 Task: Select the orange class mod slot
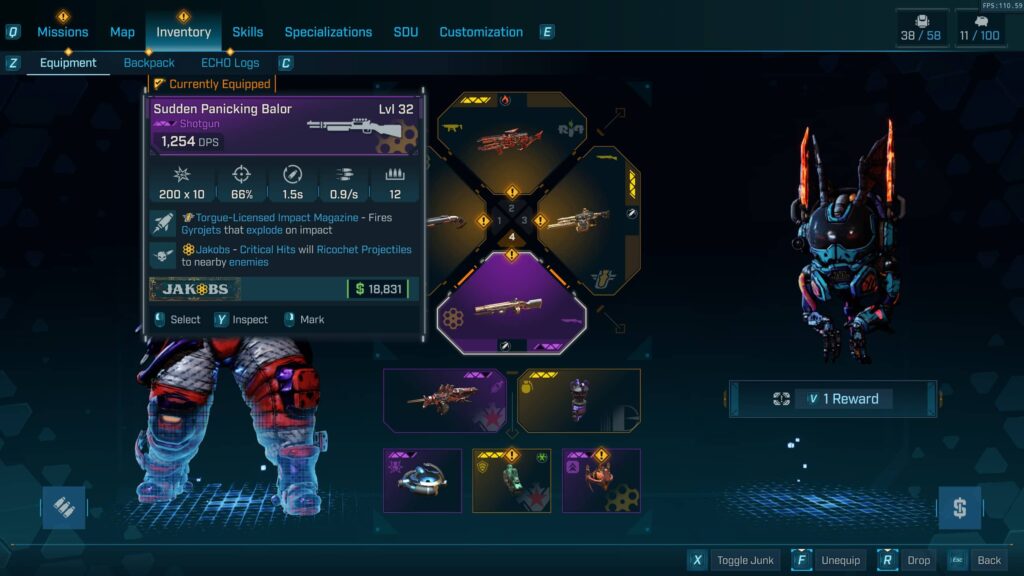[x=601, y=480]
